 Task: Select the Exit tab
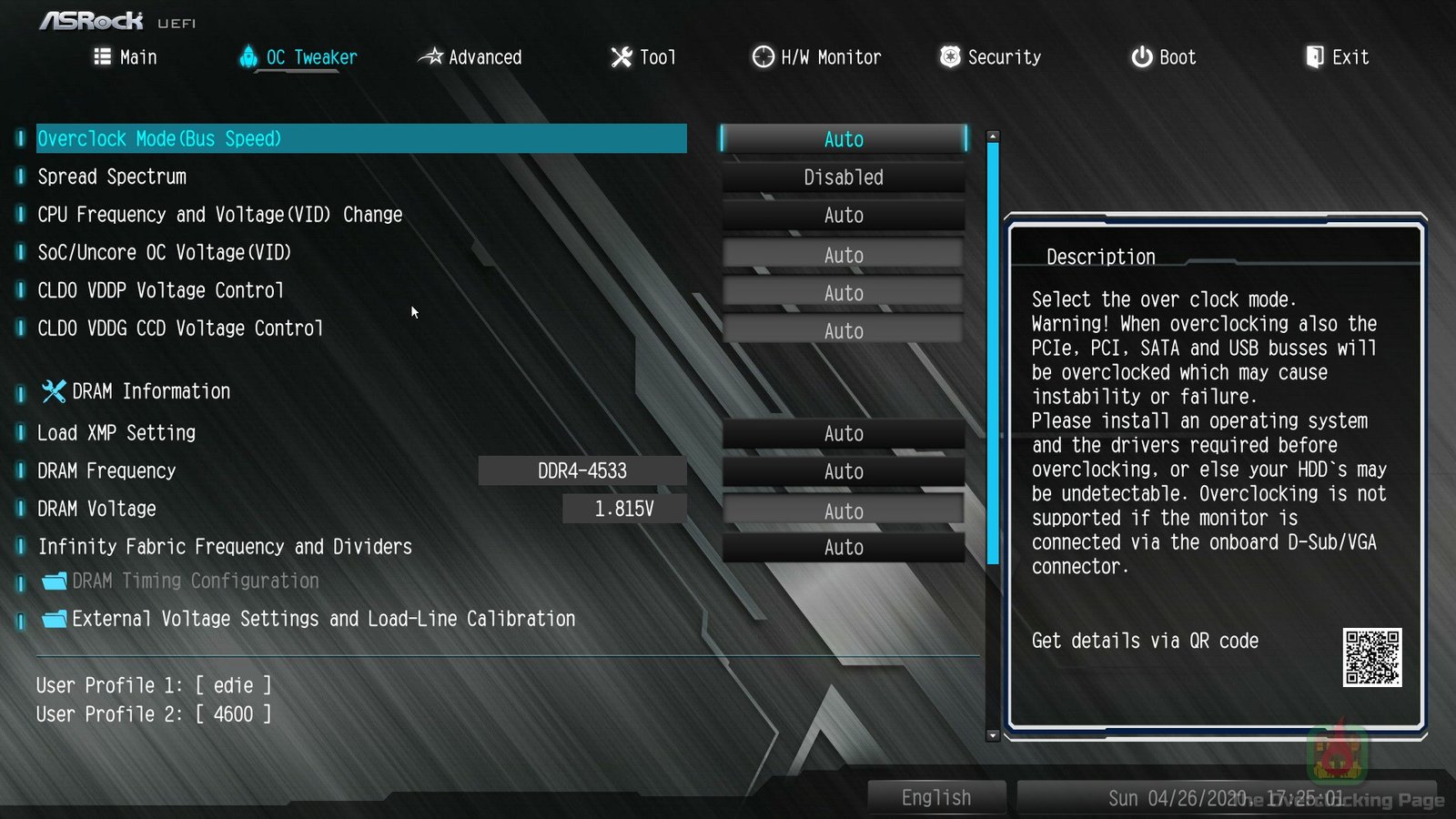pyautogui.click(x=1338, y=57)
